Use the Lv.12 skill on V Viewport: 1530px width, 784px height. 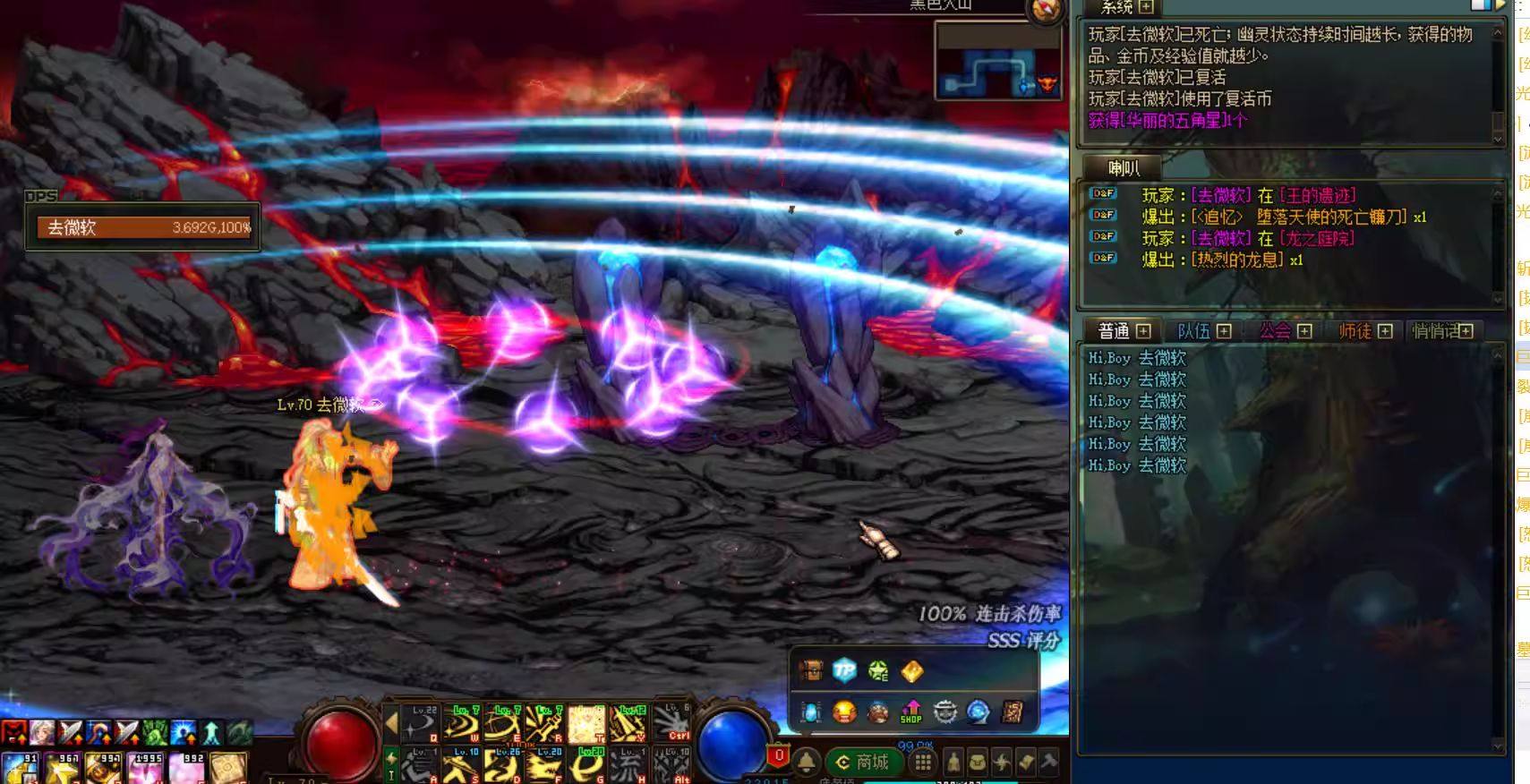coord(628,724)
